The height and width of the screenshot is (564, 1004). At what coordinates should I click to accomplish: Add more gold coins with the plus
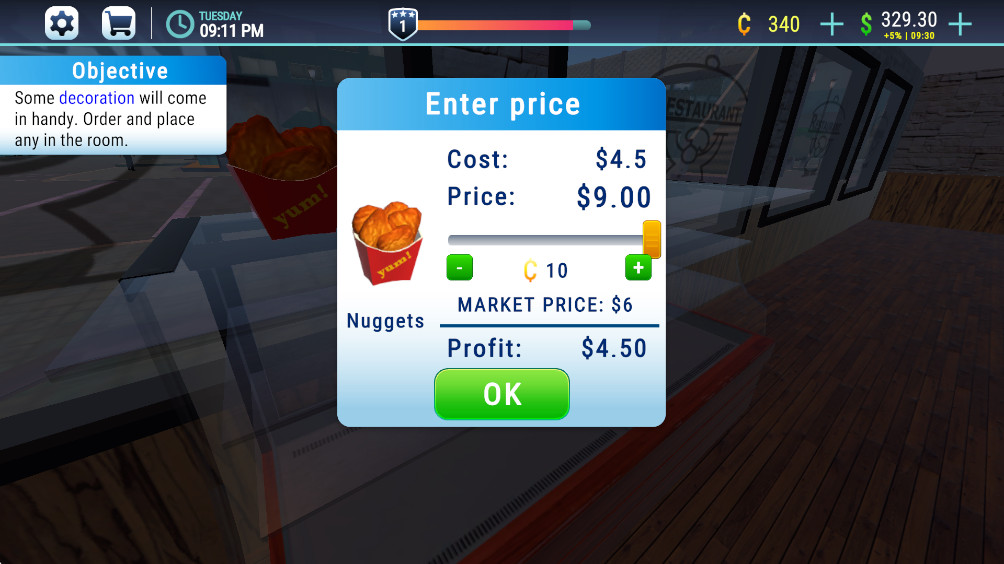coord(831,24)
